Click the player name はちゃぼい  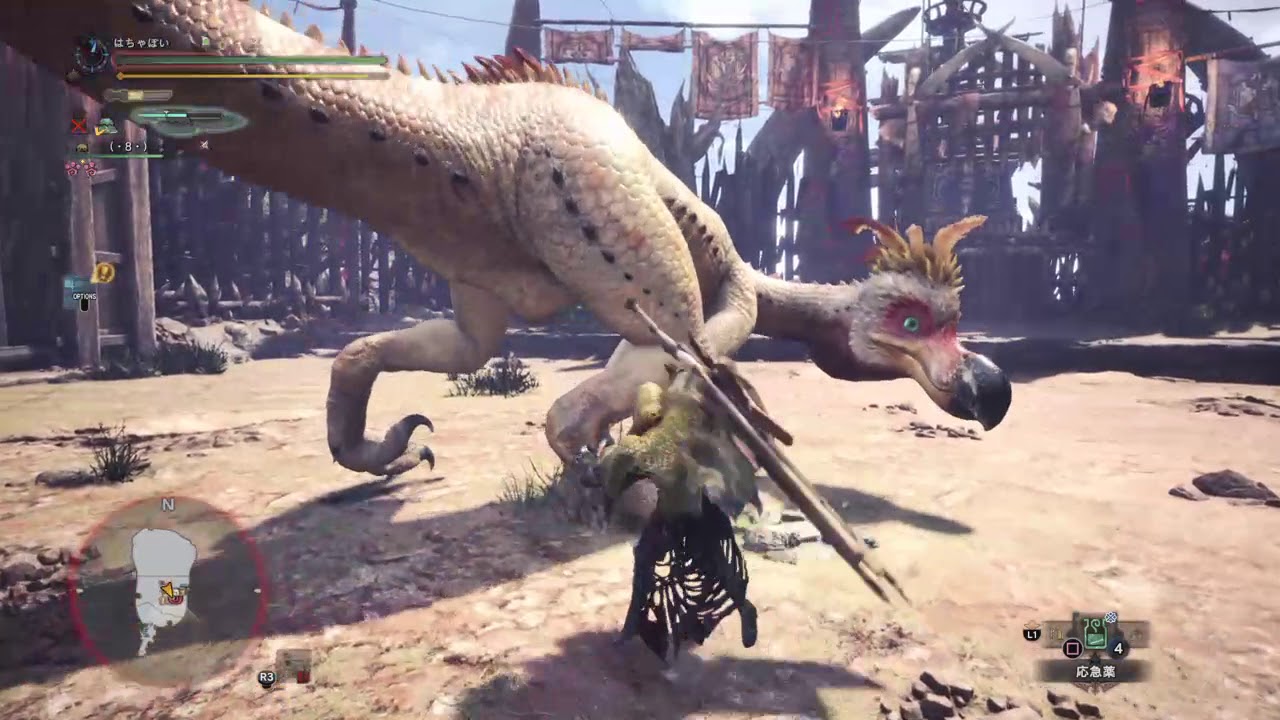(140, 42)
